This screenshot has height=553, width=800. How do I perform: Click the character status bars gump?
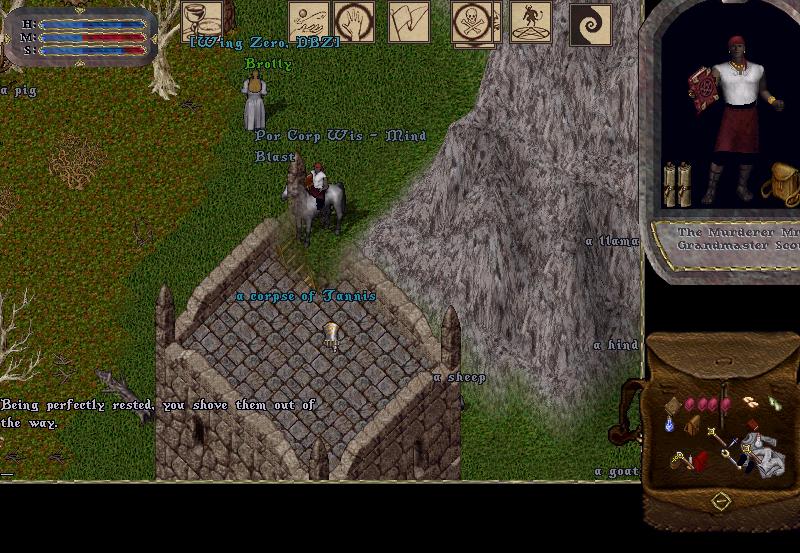81,36
